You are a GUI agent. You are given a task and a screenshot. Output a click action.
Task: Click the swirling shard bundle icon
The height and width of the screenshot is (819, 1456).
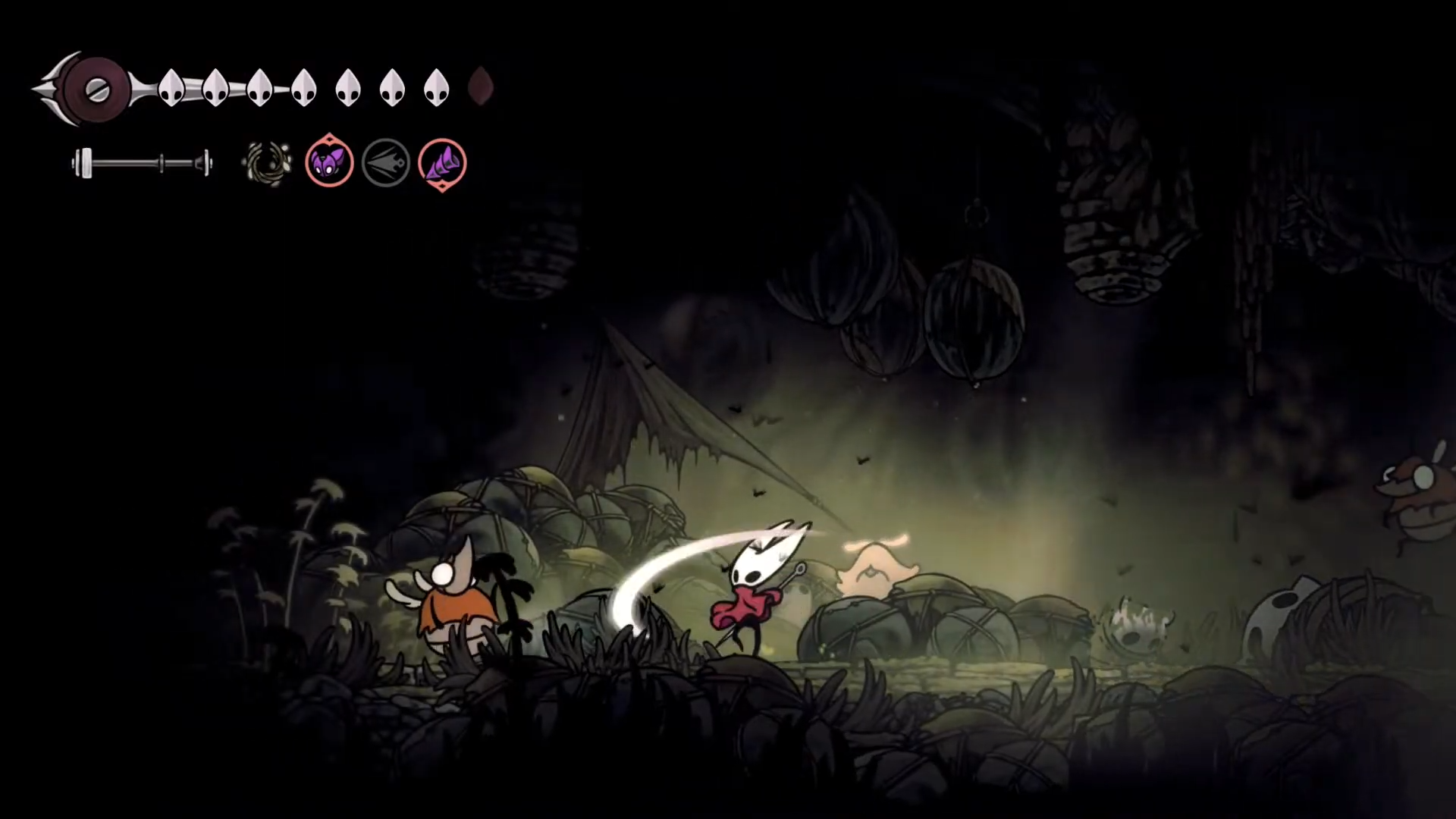(266, 162)
